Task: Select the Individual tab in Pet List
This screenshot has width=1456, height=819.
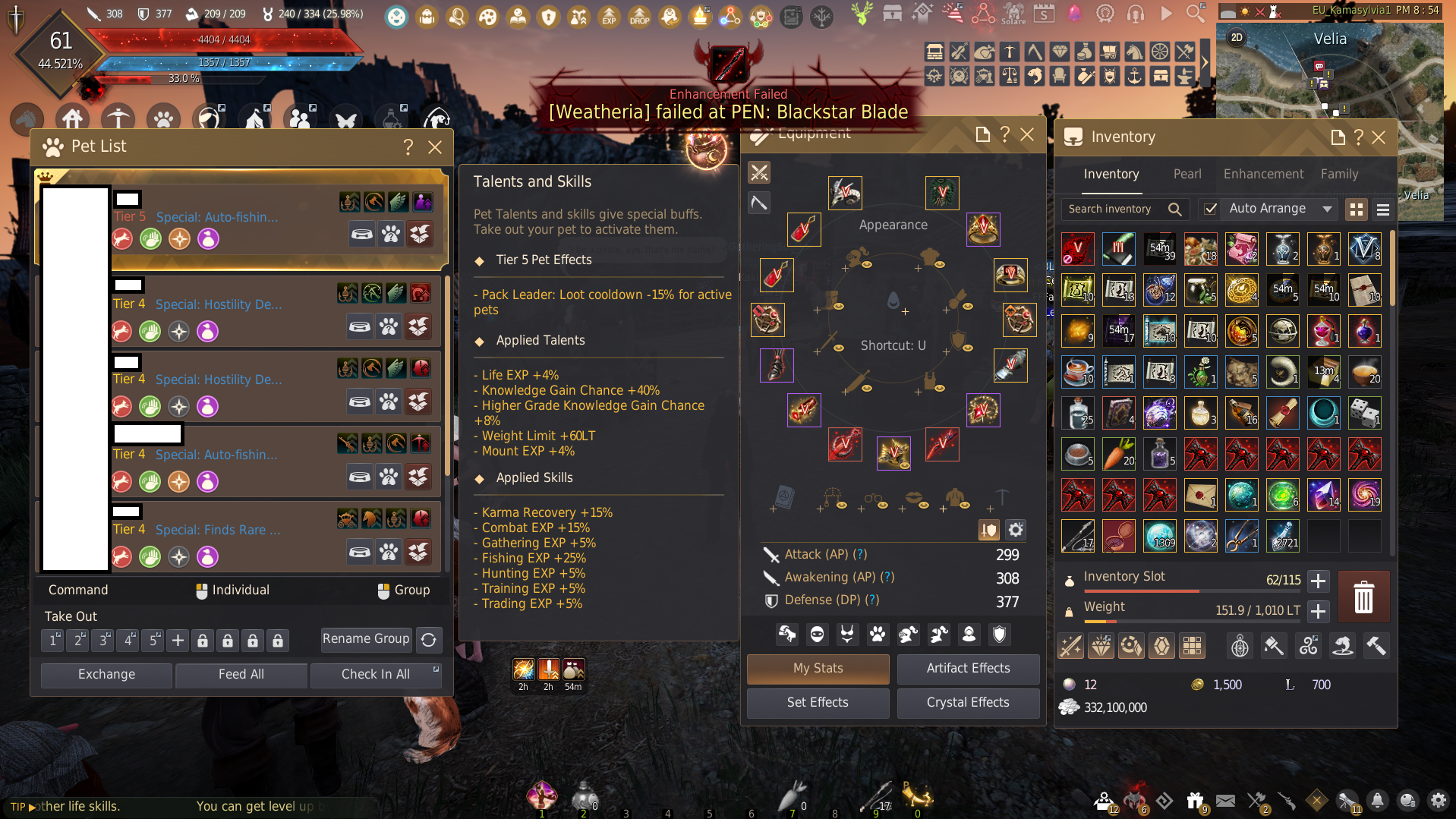Action: [x=232, y=590]
